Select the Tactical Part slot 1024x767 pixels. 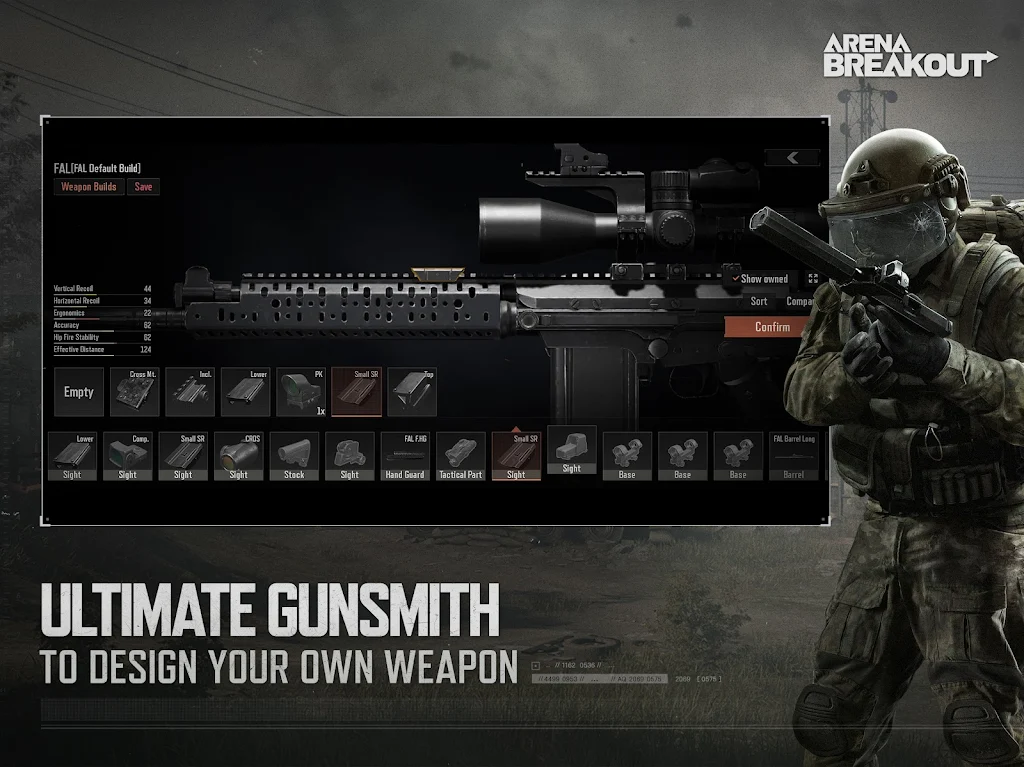pos(460,456)
